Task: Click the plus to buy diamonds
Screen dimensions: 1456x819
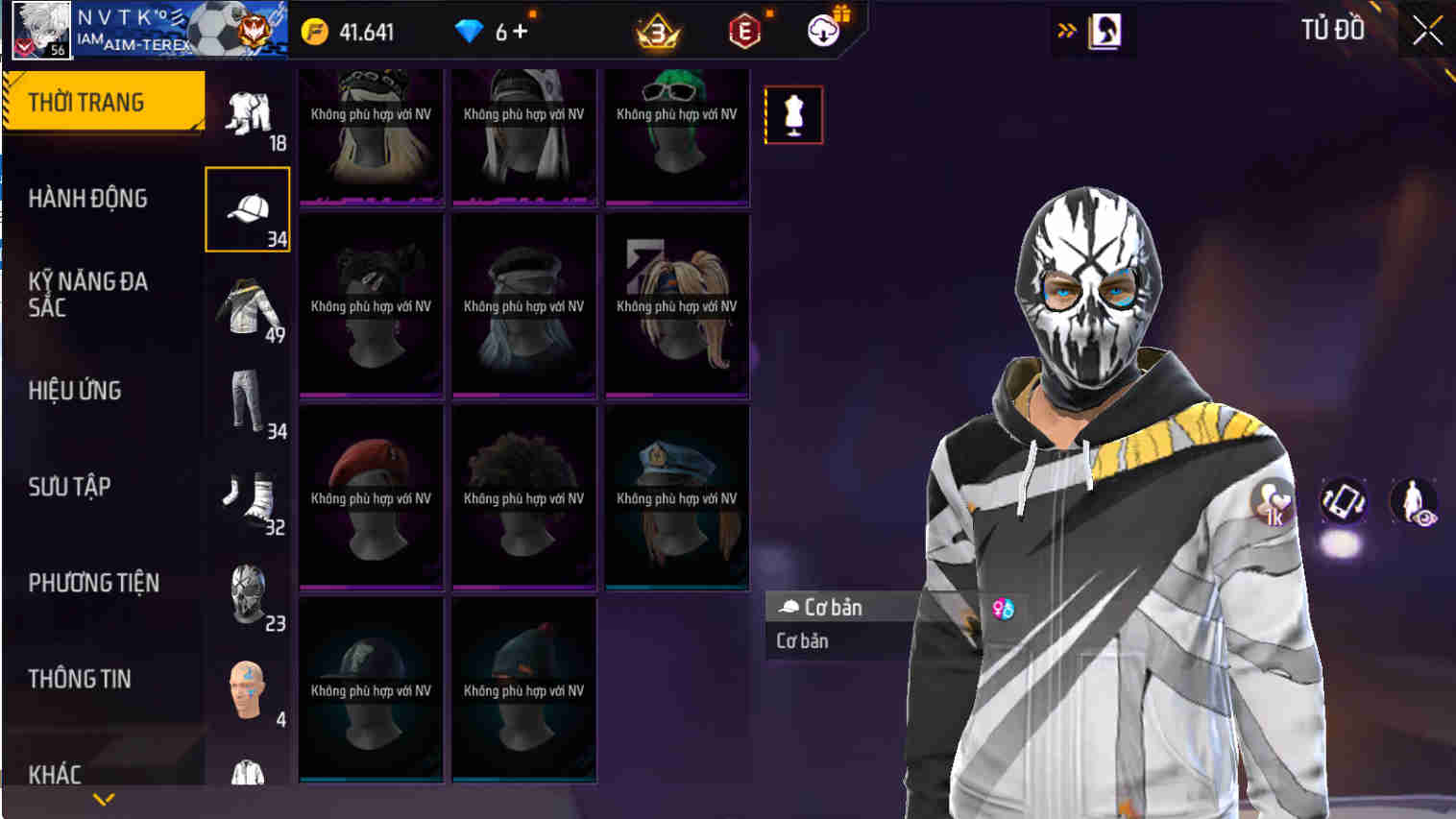Action: pos(520,29)
